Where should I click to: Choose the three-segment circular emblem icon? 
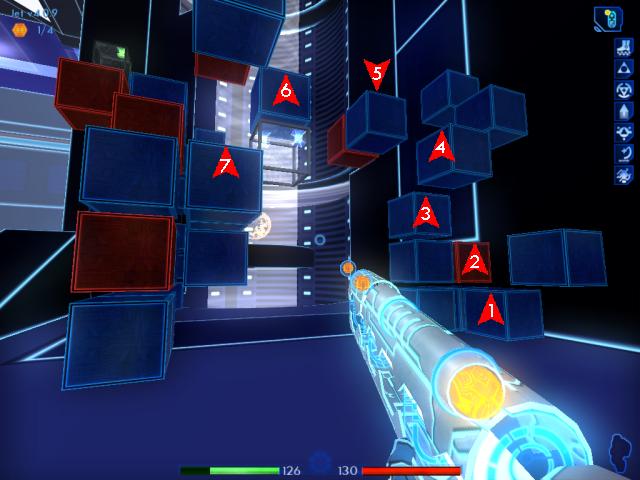[623, 90]
